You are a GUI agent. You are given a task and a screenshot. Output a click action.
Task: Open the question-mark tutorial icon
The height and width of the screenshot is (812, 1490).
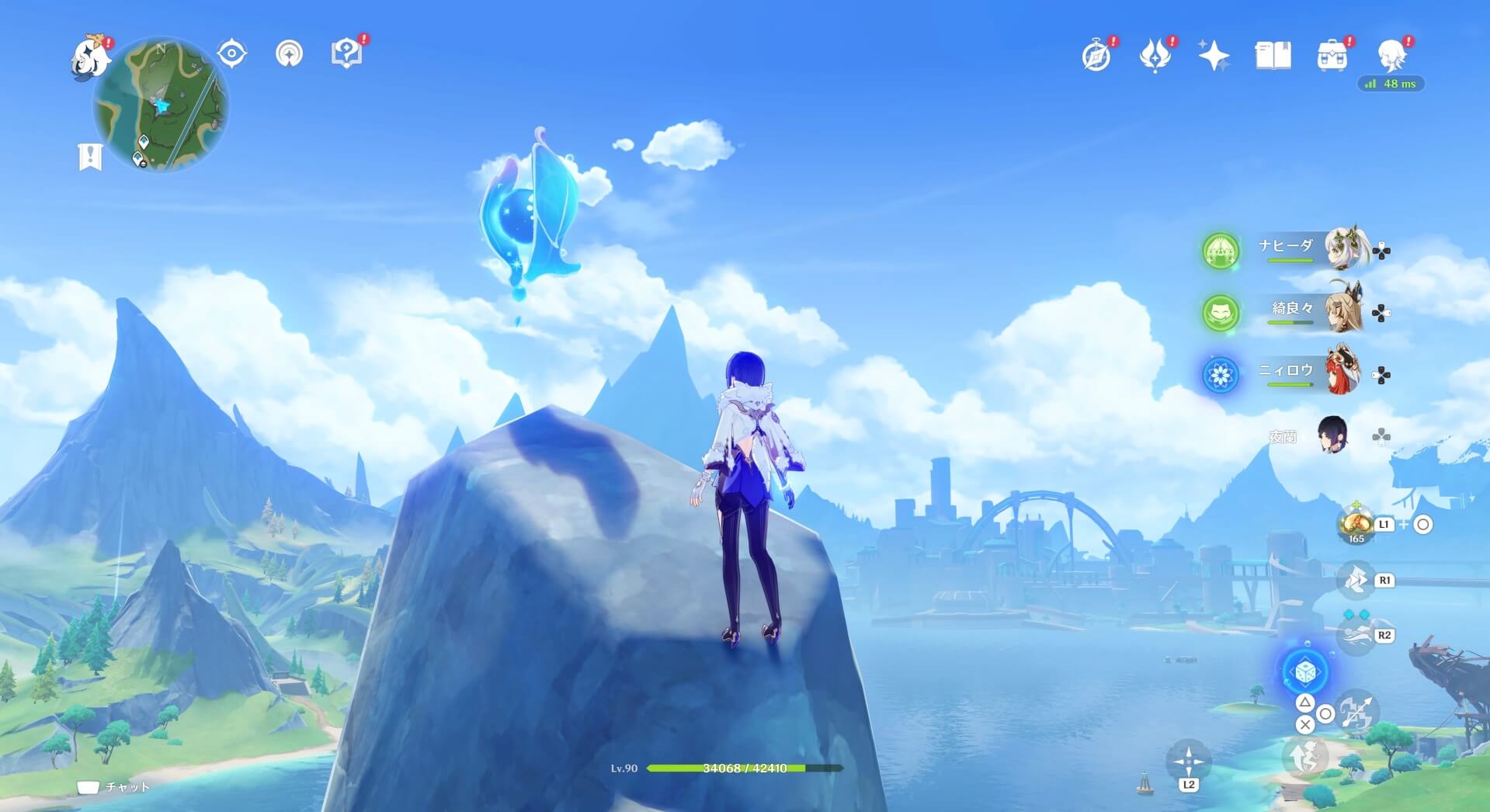[x=346, y=54]
